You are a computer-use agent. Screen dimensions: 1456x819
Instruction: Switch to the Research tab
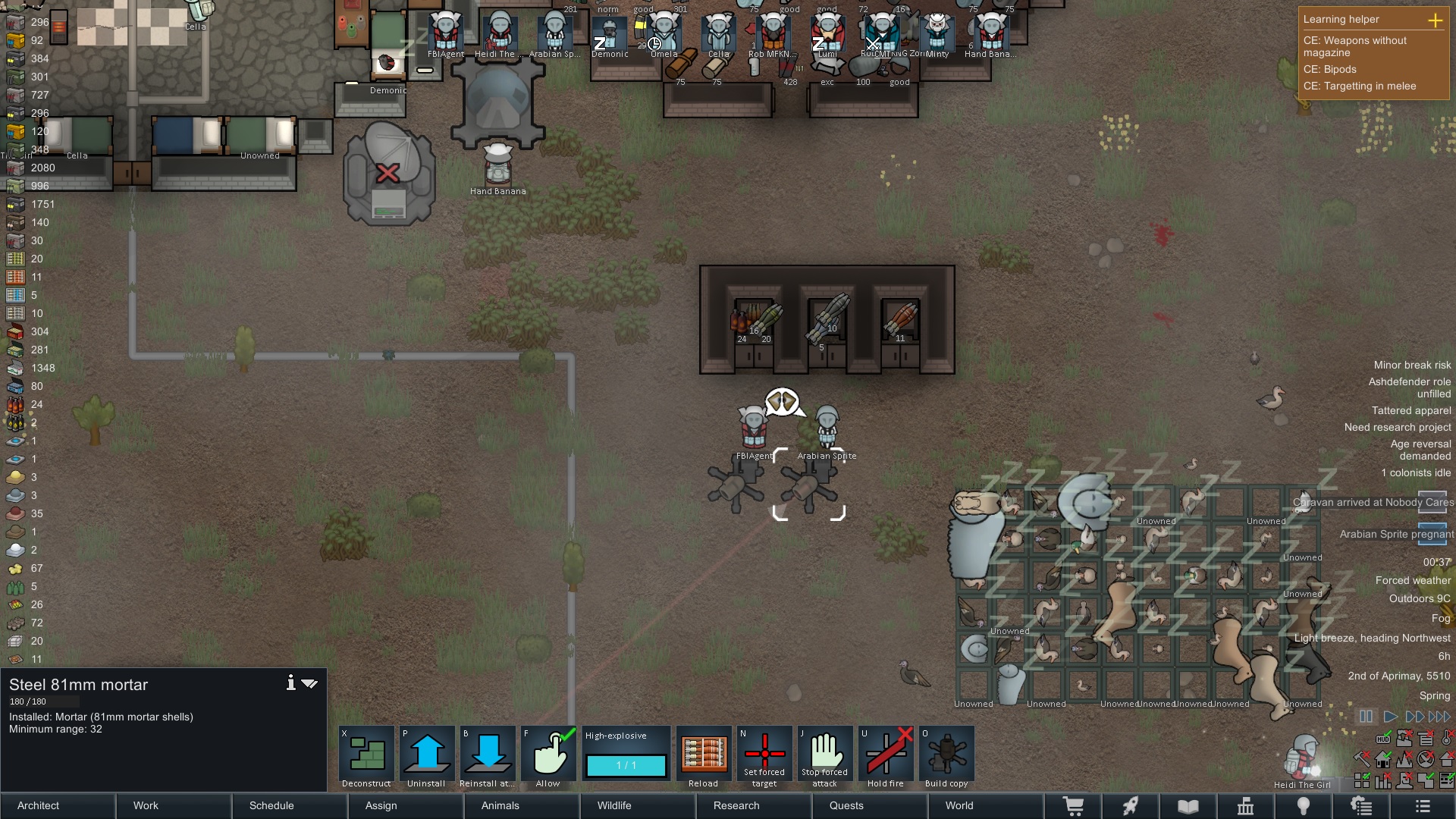click(x=736, y=805)
